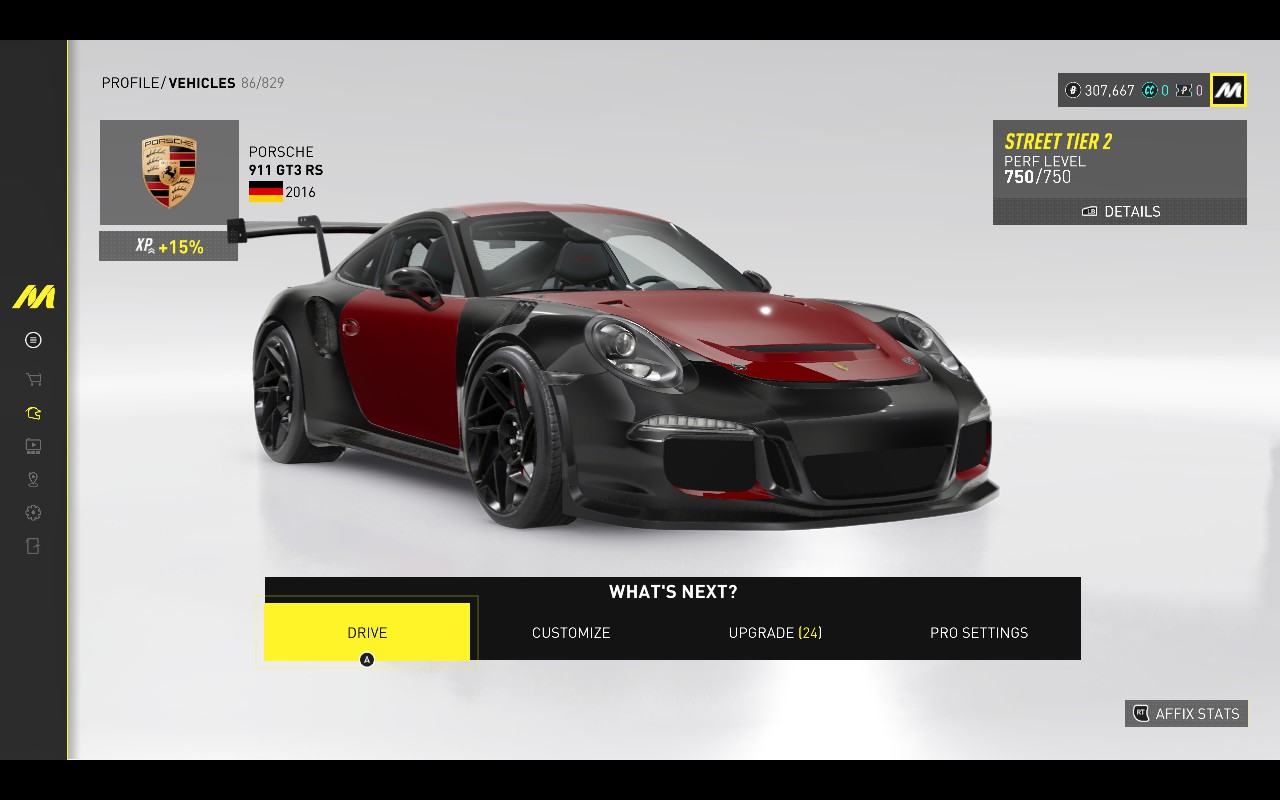Image resolution: width=1280 pixels, height=800 pixels.
Task: Show vehicle DETAILS under Street Tier 2
Action: click(x=1120, y=211)
